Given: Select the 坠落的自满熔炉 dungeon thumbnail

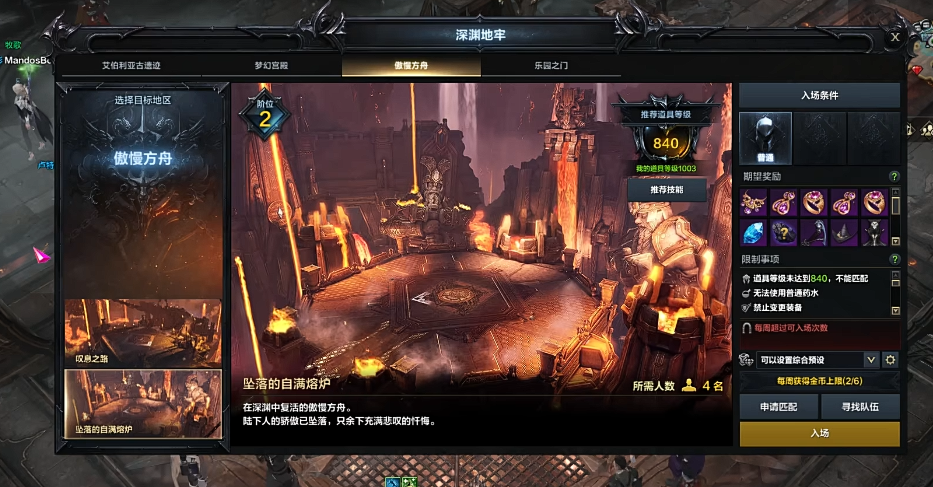Looking at the screenshot, I should click(143, 404).
